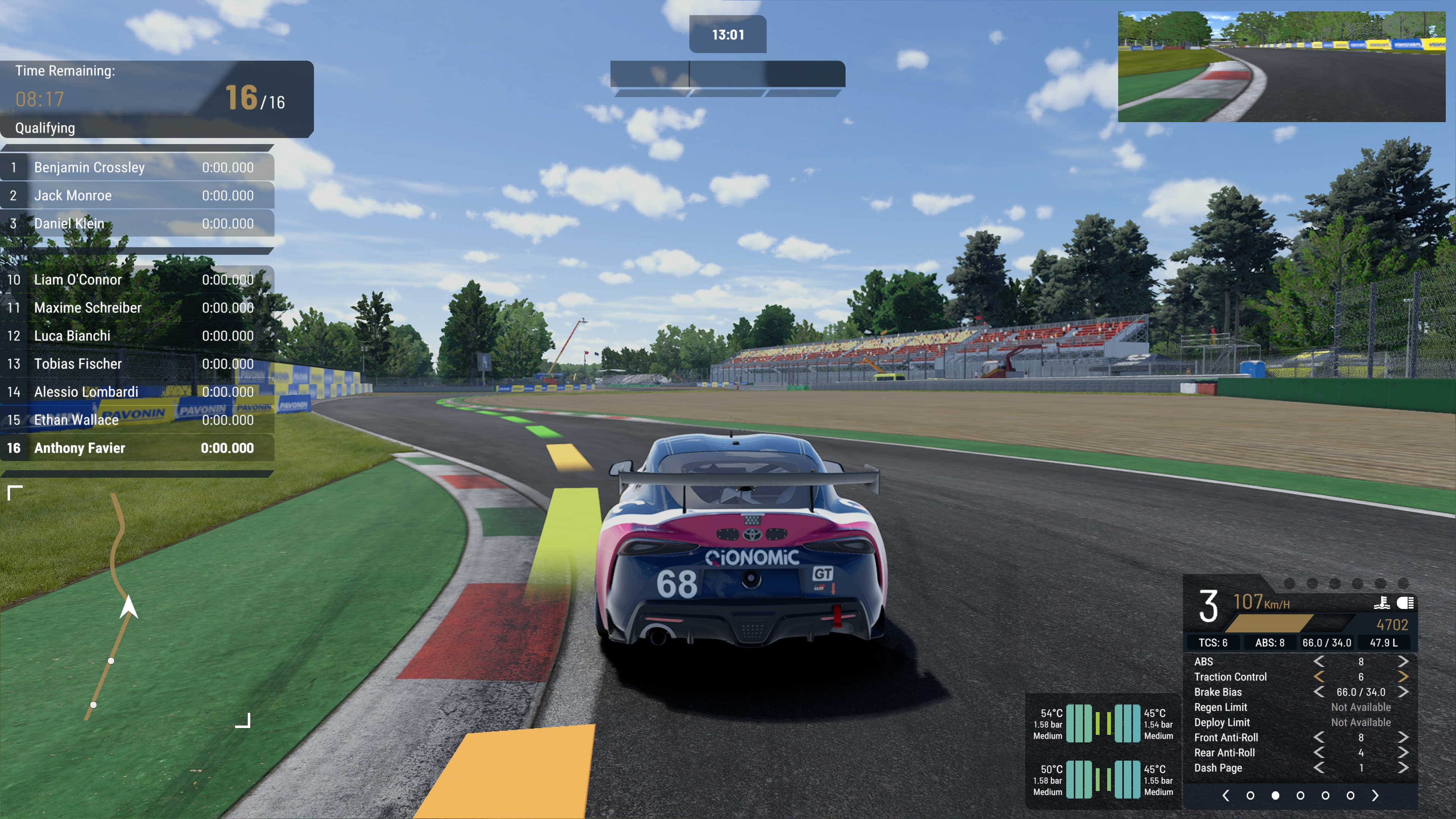This screenshot has height=819, width=1456.
Task: Raise the Traction Control level
Action: tap(1403, 676)
